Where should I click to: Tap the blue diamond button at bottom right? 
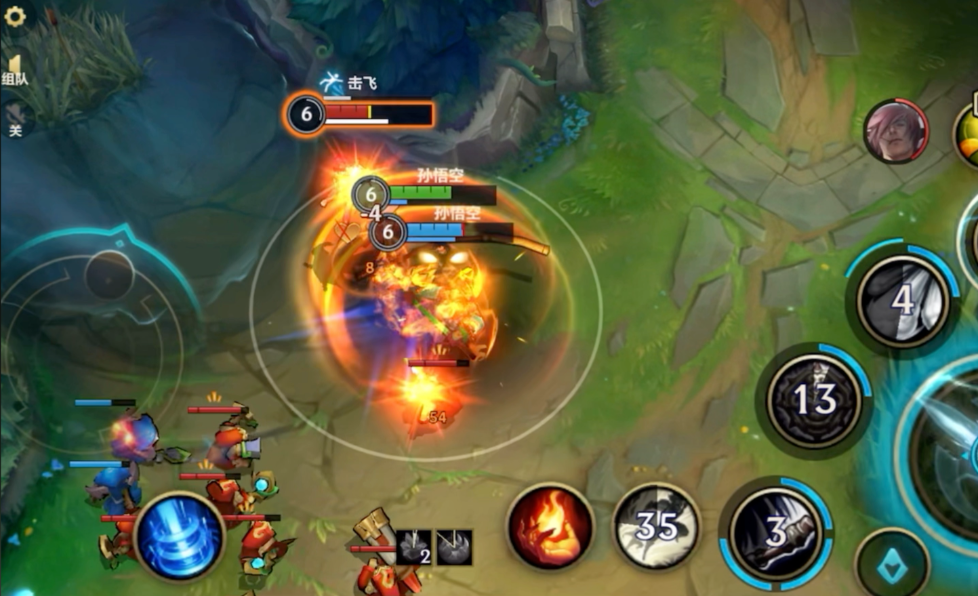(891, 567)
